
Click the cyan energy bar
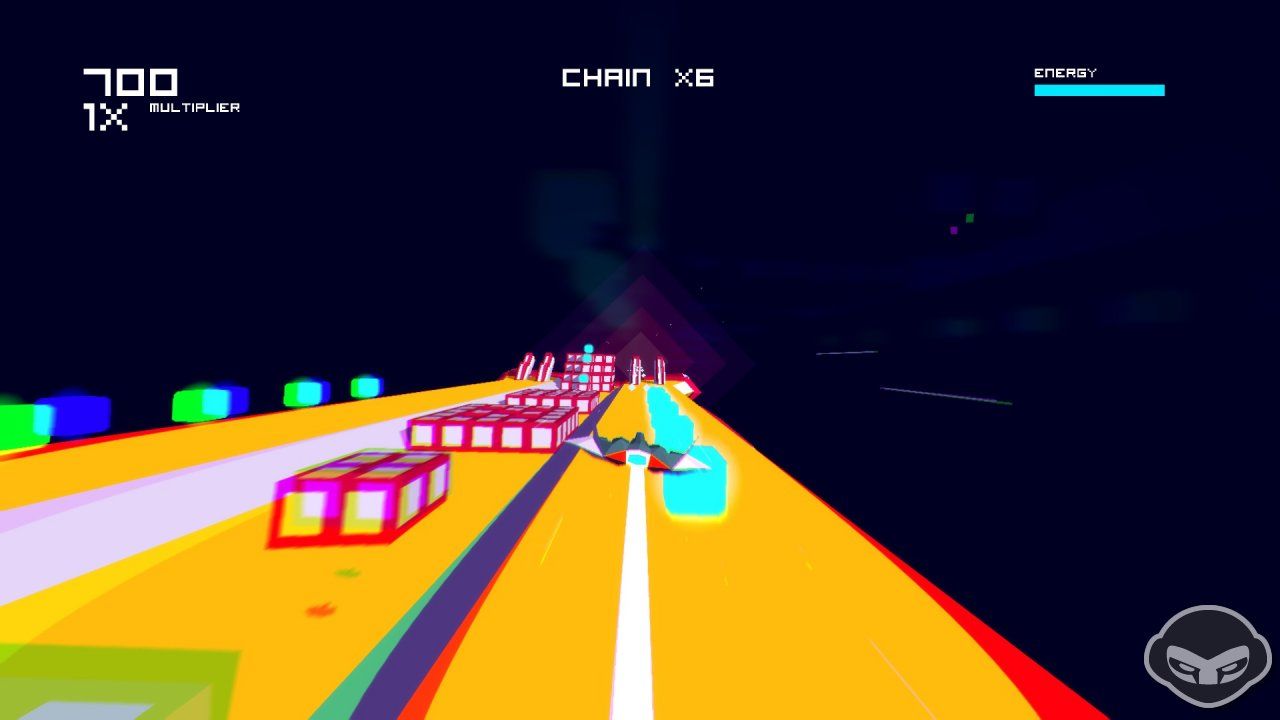pyautogui.click(x=1098, y=90)
